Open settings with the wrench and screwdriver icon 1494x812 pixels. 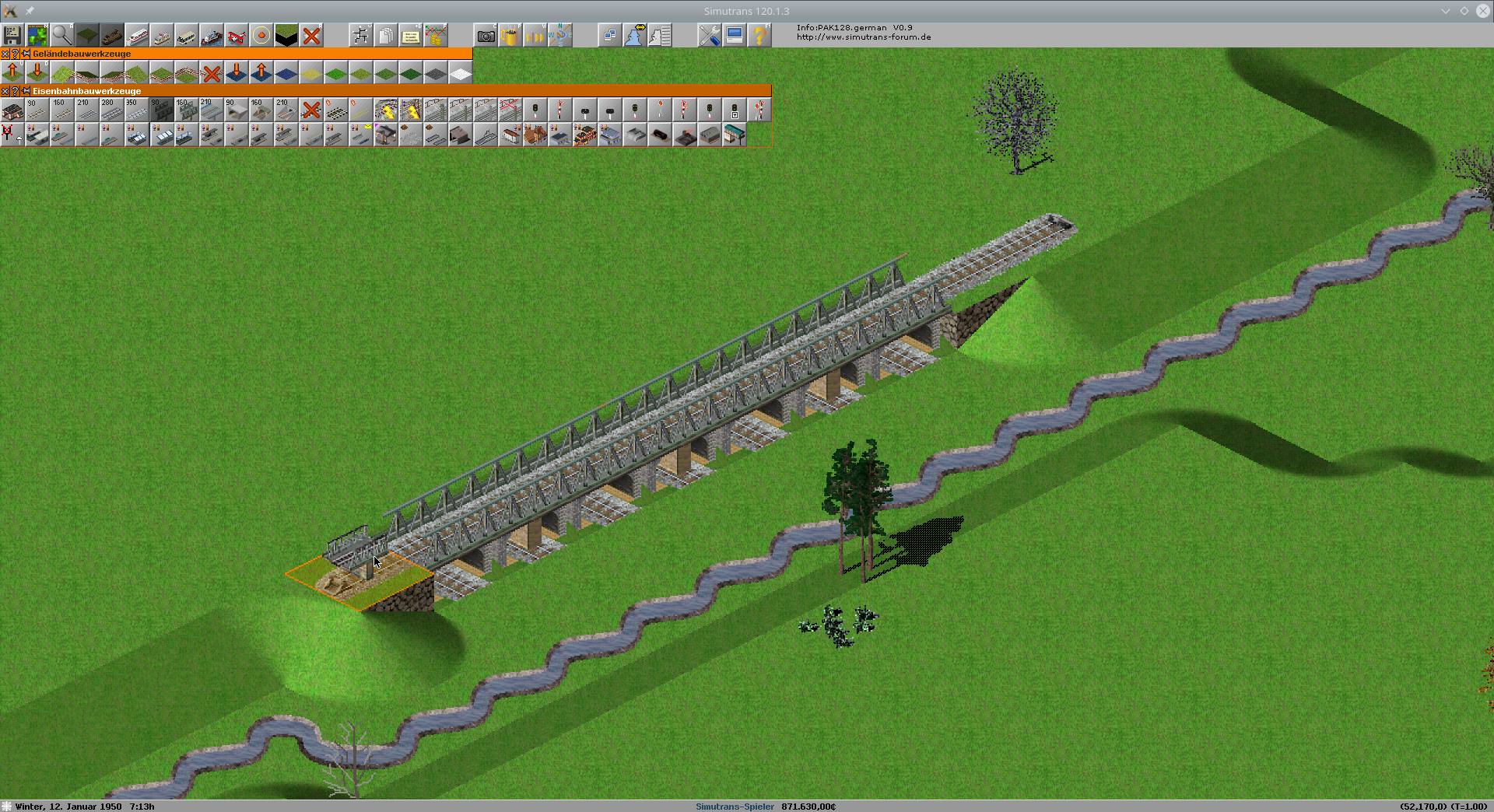709,36
